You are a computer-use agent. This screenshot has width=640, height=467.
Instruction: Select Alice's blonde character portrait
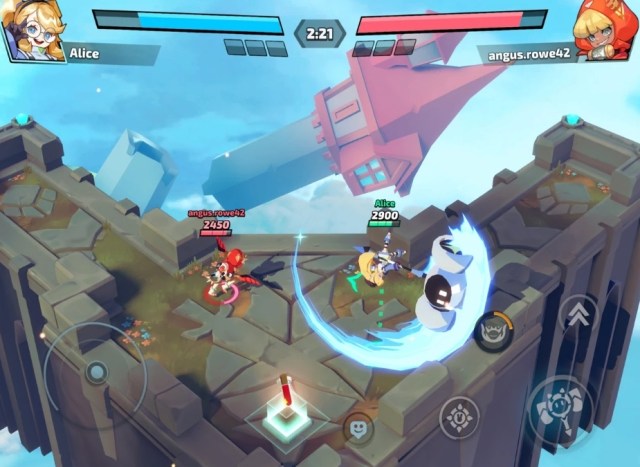[x=33, y=28]
